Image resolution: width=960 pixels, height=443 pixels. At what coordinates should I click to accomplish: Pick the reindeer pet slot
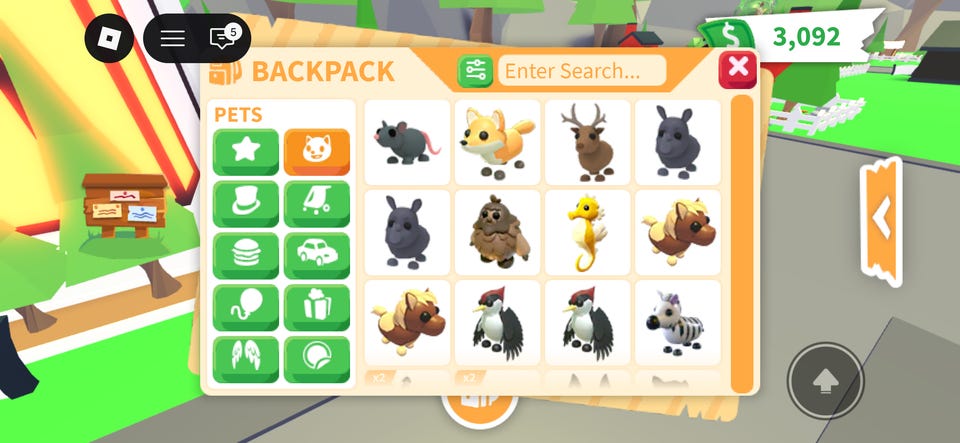tap(587, 142)
